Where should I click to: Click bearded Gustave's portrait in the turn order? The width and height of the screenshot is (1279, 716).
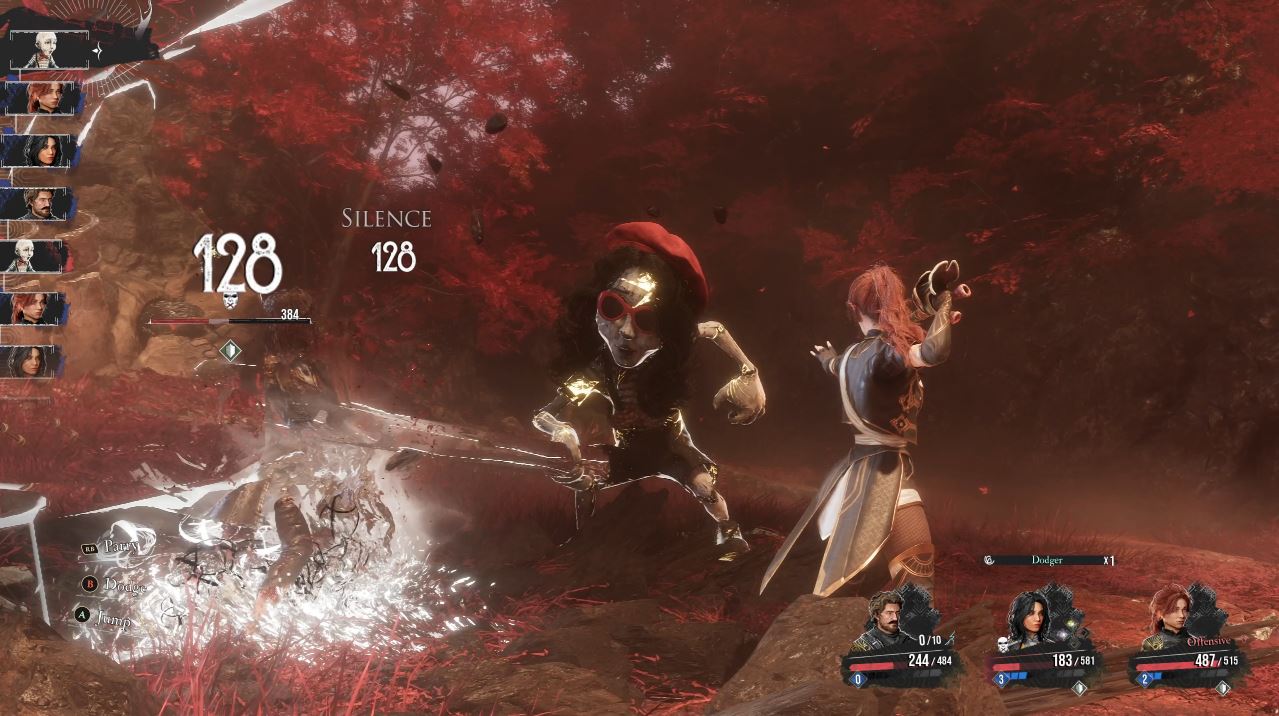37,204
